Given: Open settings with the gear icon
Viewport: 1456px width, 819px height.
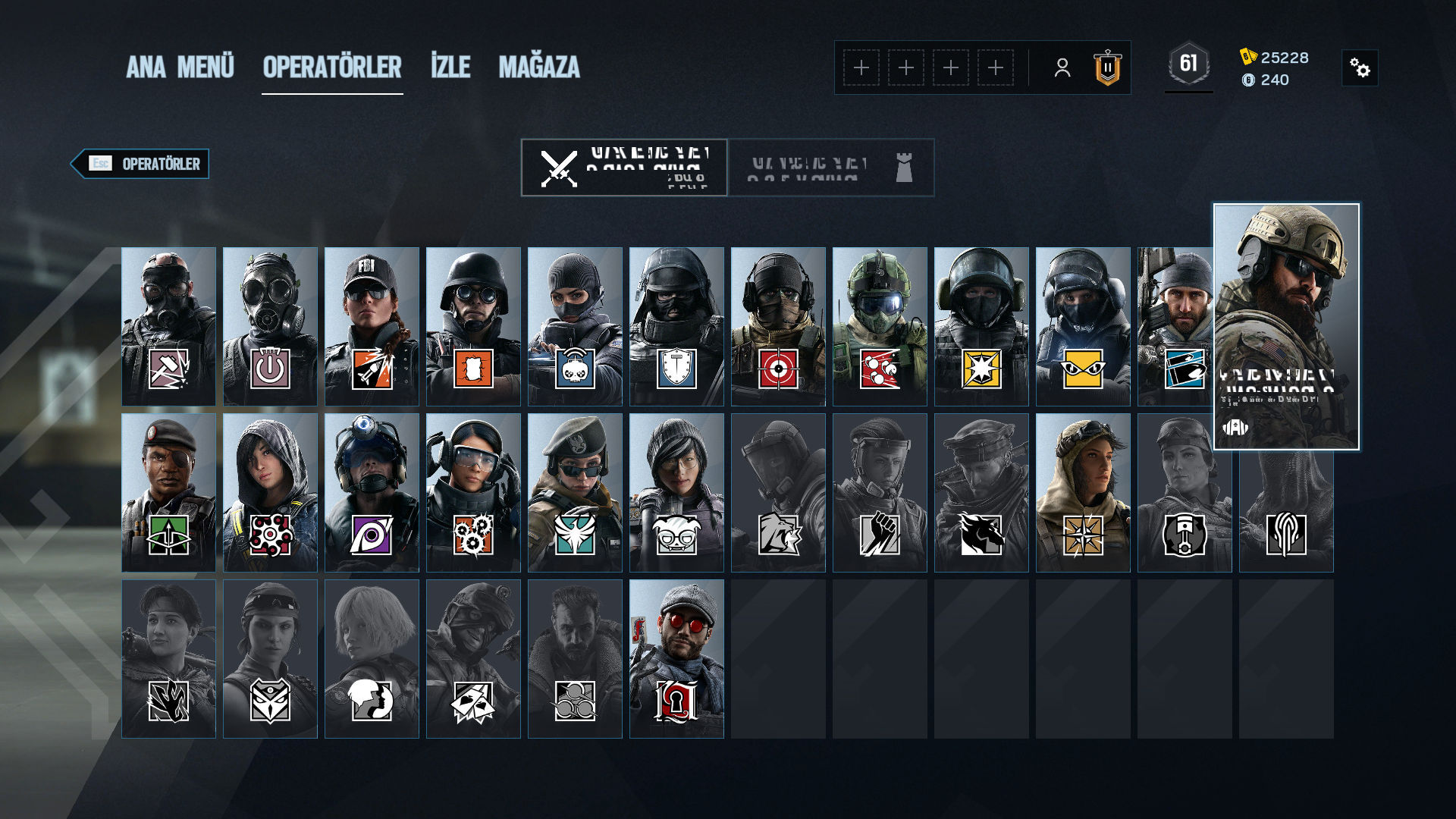Looking at the screenshot, I should coord(1360,68).
